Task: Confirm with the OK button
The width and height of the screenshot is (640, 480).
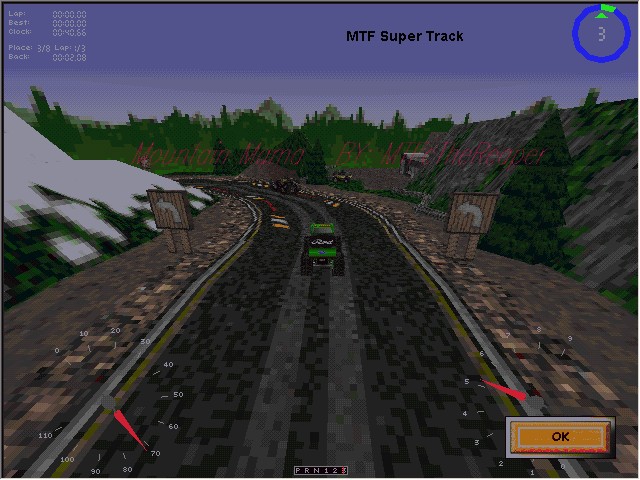Action: (x=559, y=436)
